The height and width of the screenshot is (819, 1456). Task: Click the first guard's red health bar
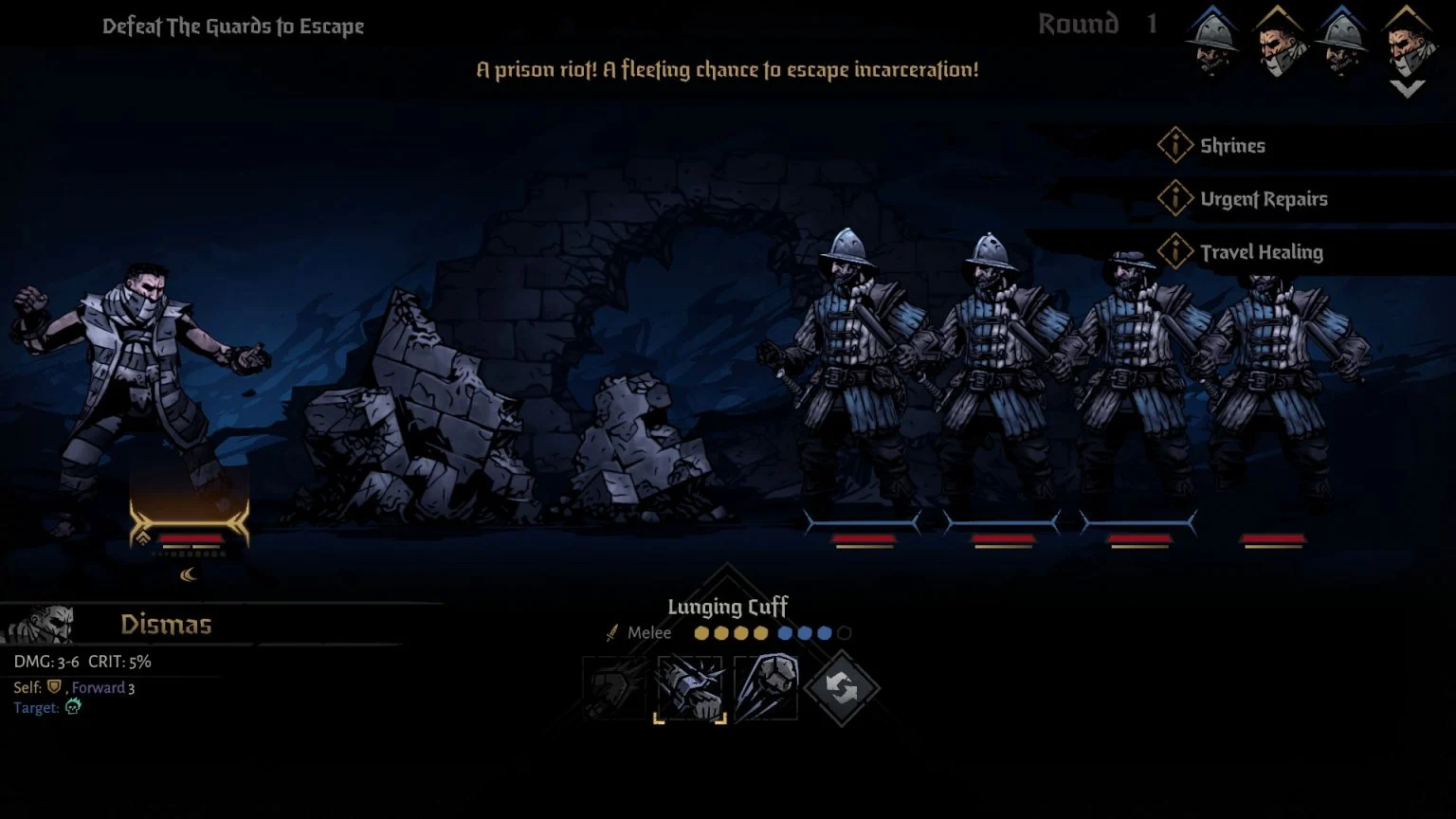(864, 536)
